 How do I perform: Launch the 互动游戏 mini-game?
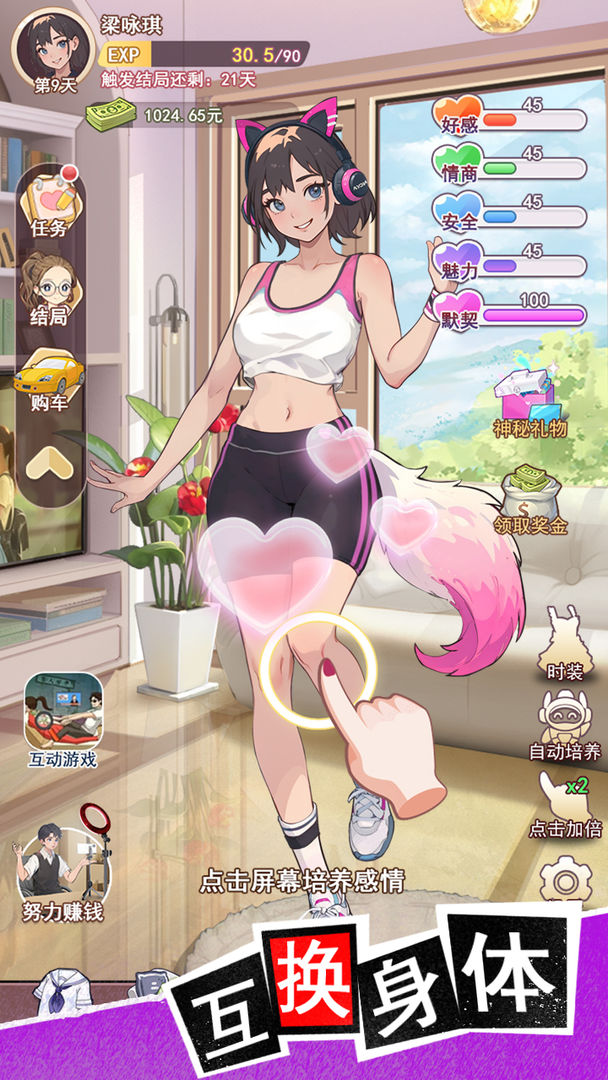pyautogui.click(x=63, y=717)
